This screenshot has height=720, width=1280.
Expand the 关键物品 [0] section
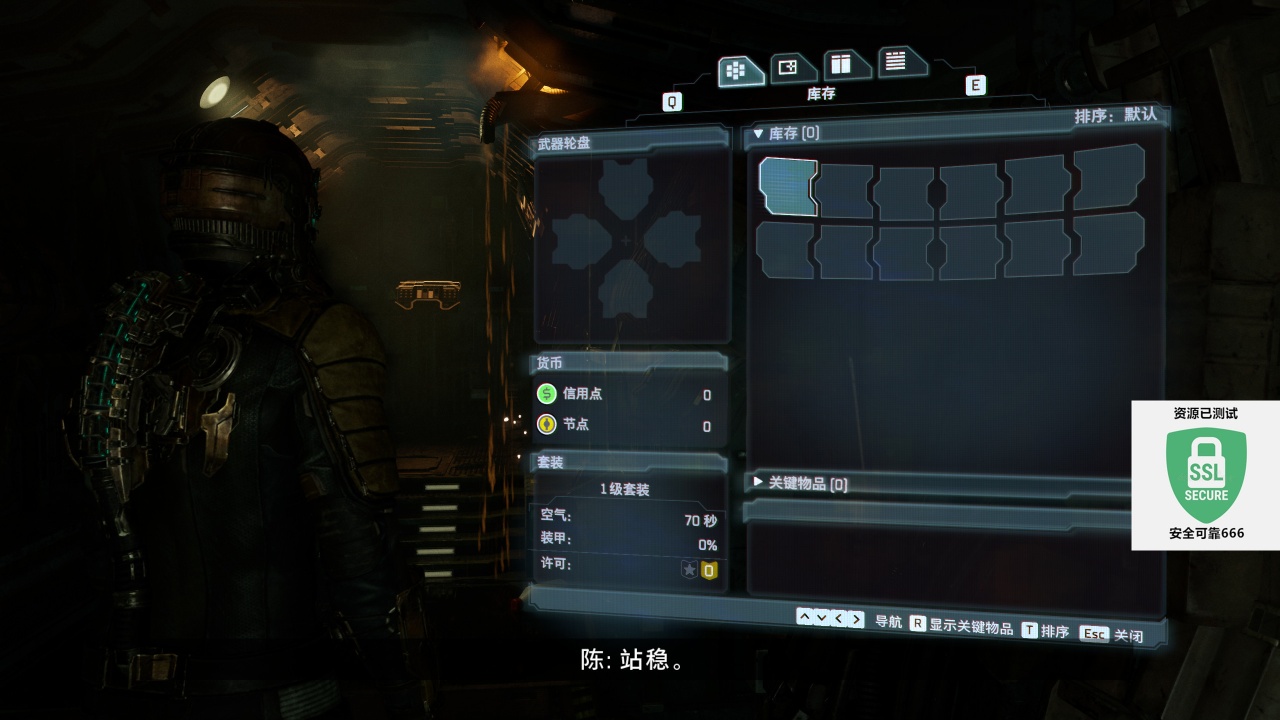click(800, 484)
